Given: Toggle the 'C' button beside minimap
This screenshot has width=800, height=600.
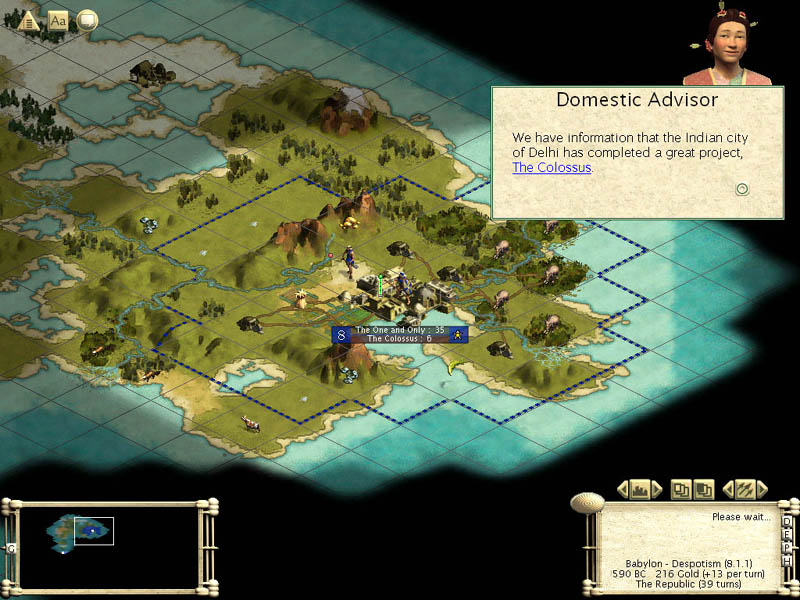Looking at the screenshot, I should tap(11, 548).
